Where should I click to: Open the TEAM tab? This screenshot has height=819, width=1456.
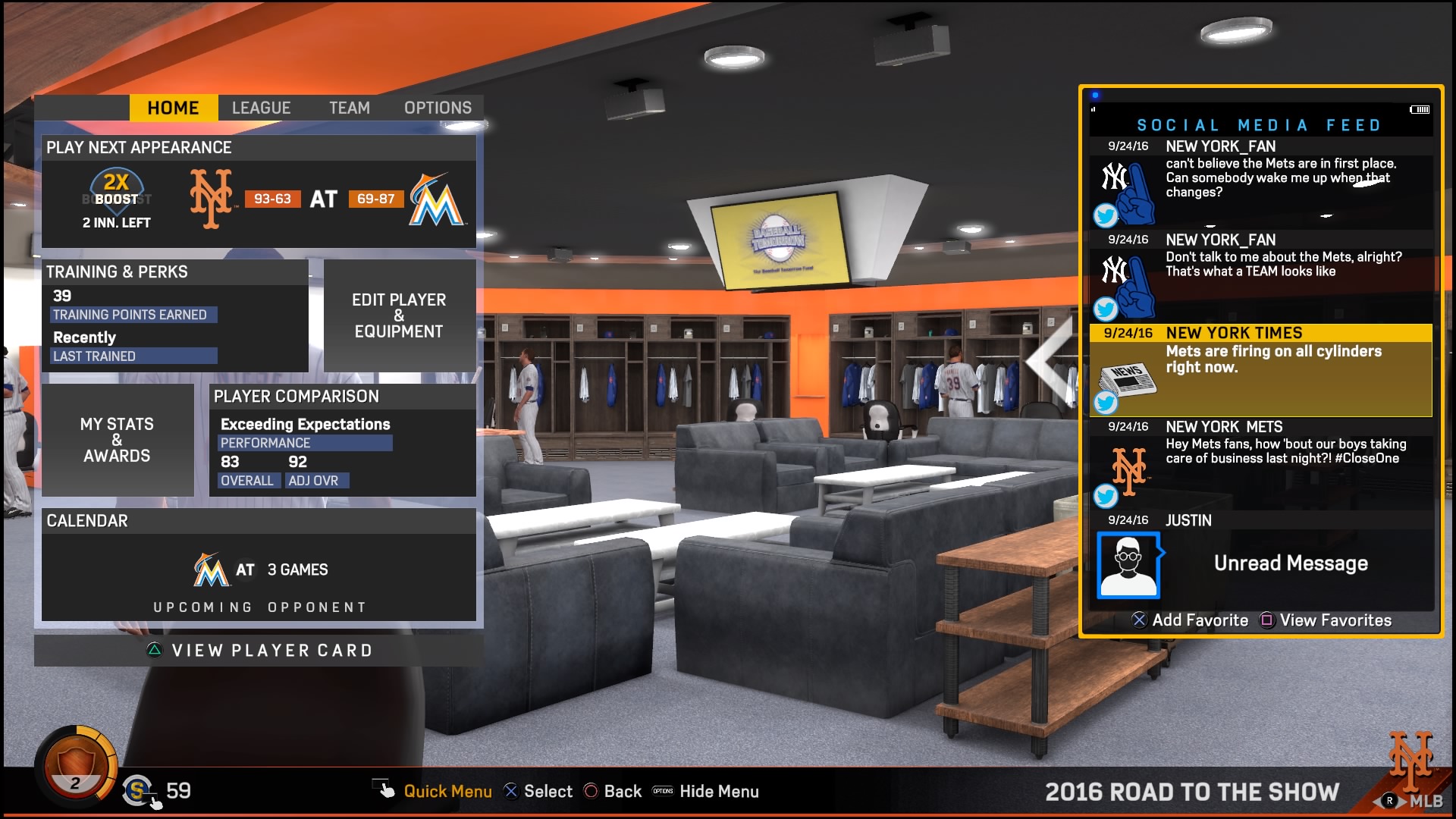(x=350, y=107)
